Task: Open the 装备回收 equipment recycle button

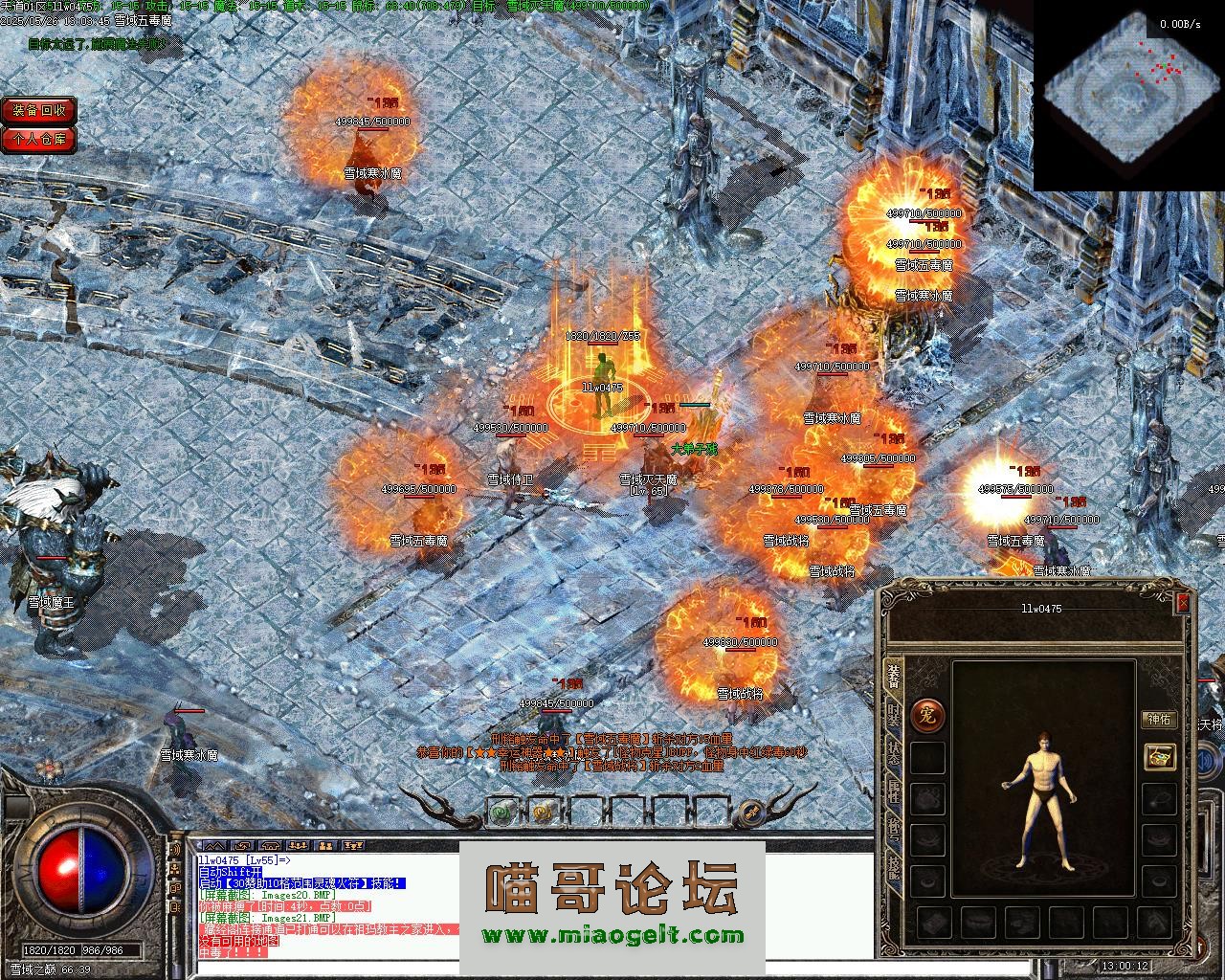Action: coord(38,110)
